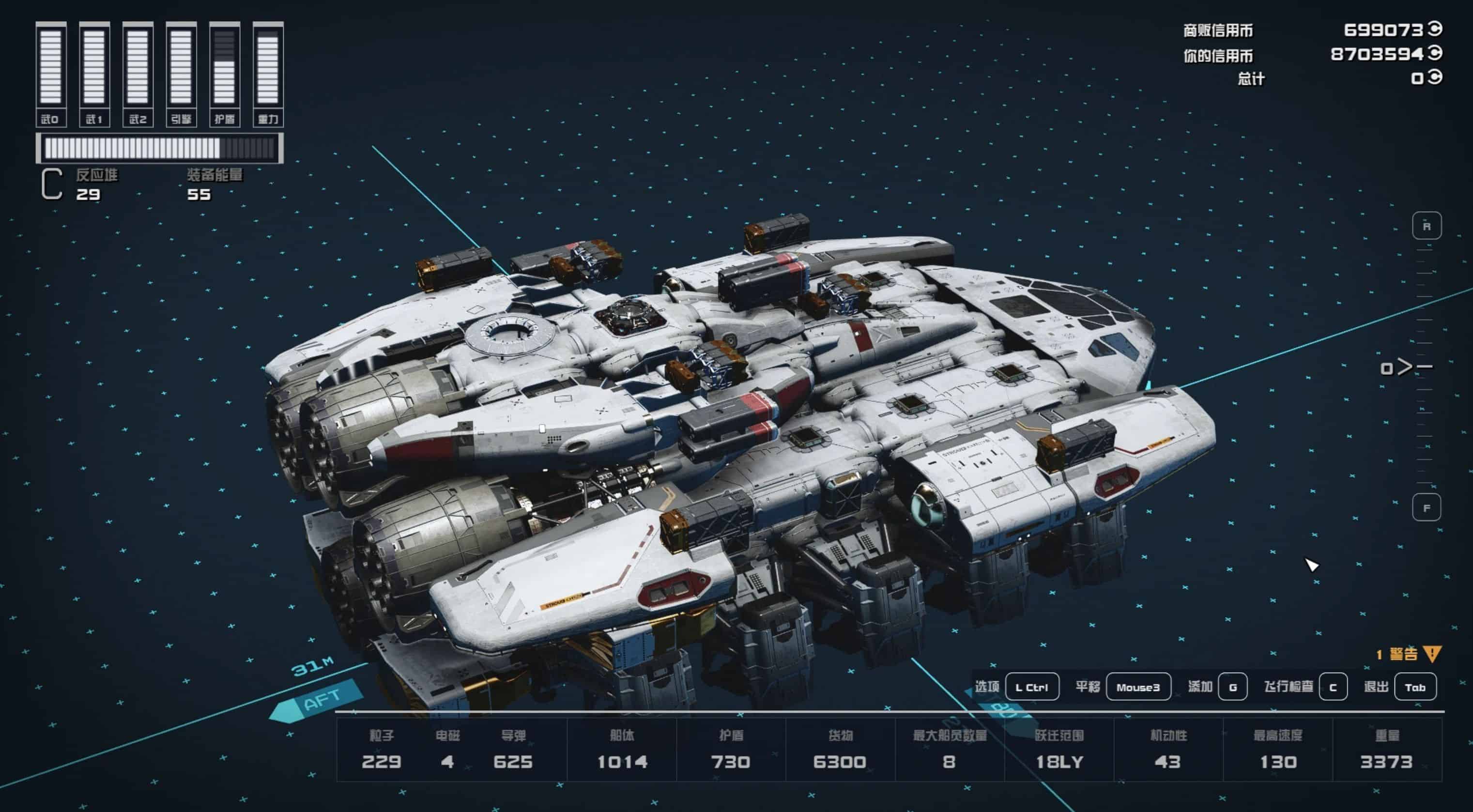Viewport: 1473px width, 812px height.
Task: Exit the ship builder via 退出
Action: [x=1415, y=687]
